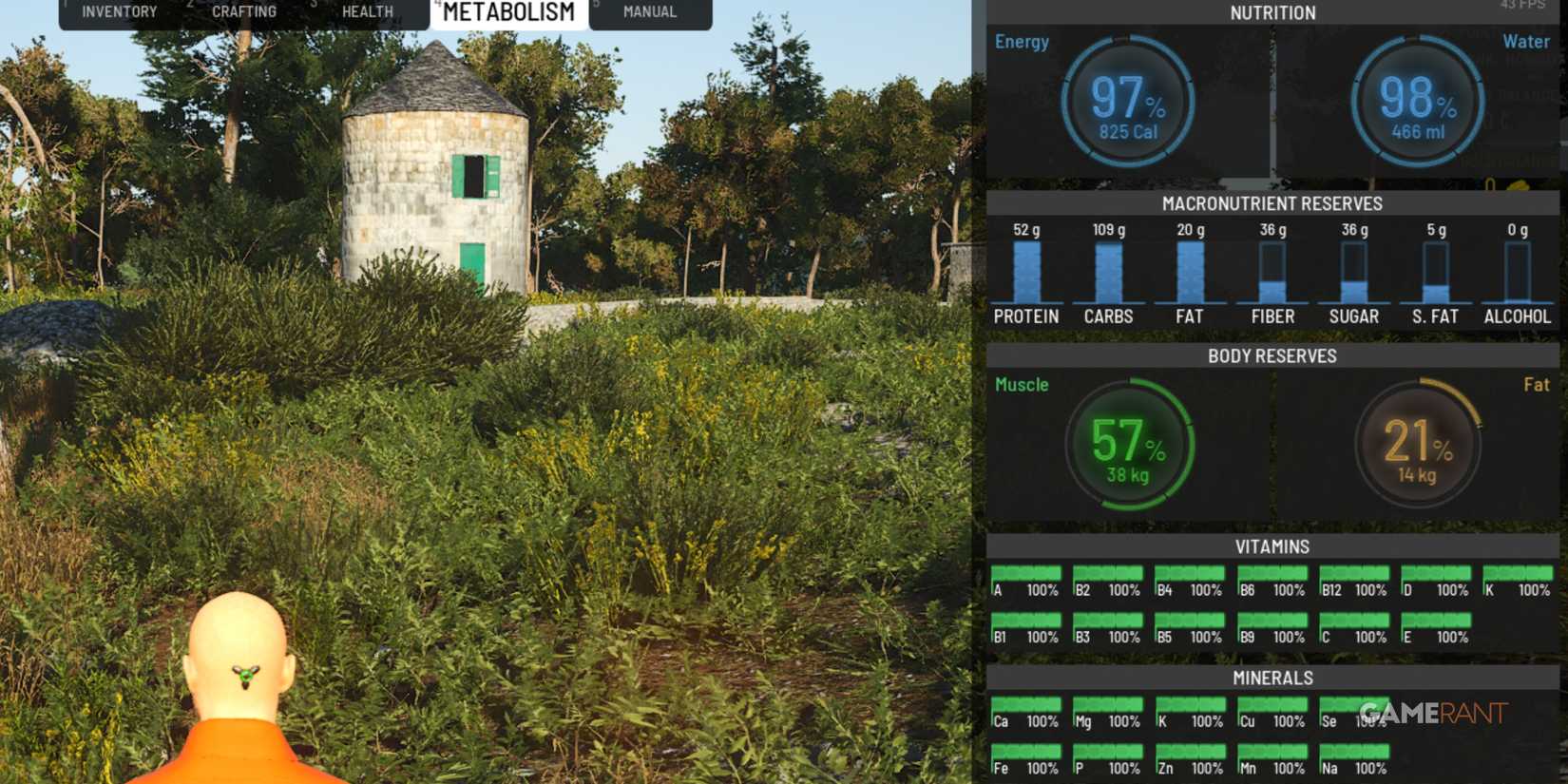Click the Muscle reserve gauge
The height and width of the screenshot is (784, 1568).
pyautogui.click(x=1131, y=445)
